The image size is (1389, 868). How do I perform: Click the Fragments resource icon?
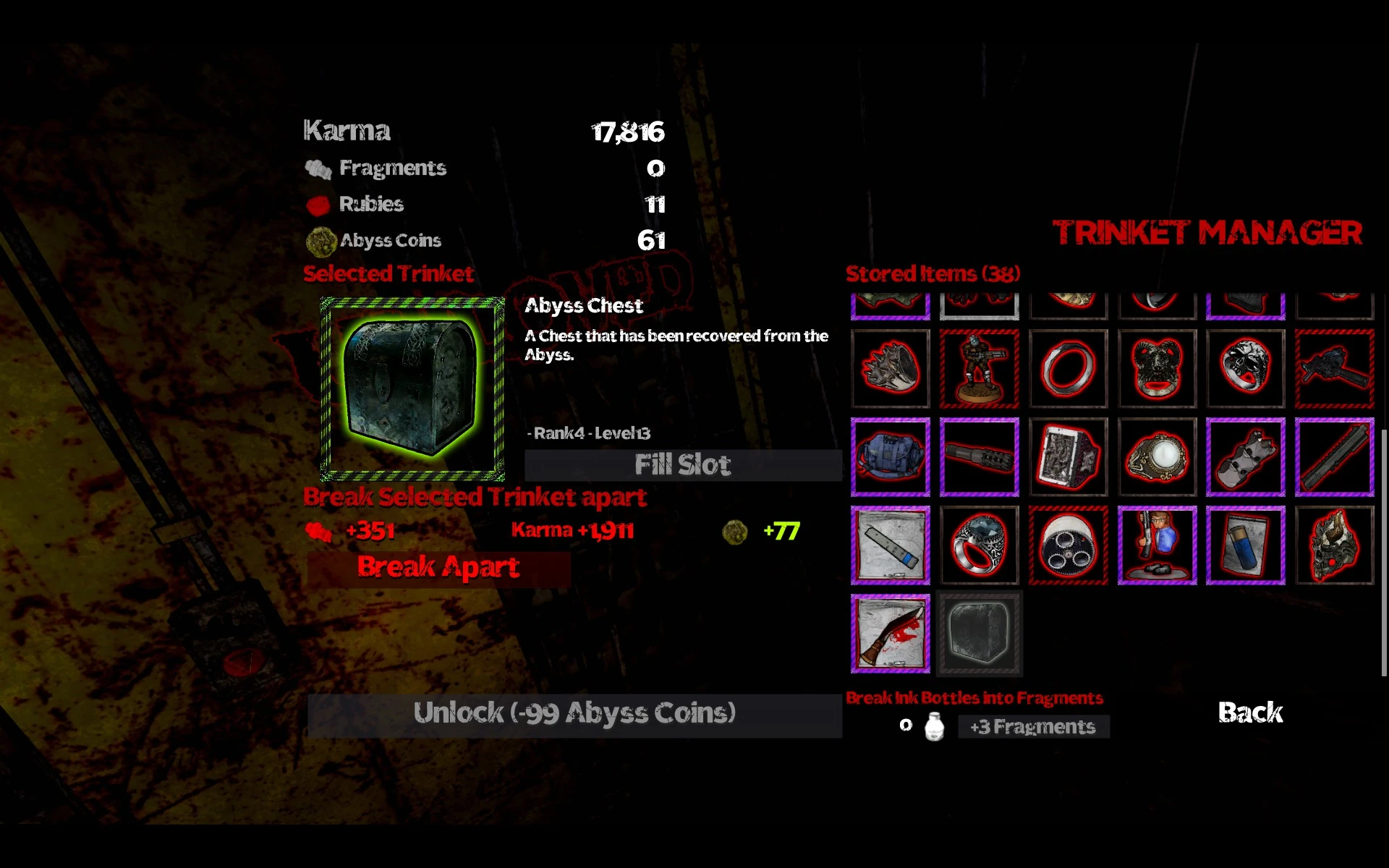pos(317,168)
